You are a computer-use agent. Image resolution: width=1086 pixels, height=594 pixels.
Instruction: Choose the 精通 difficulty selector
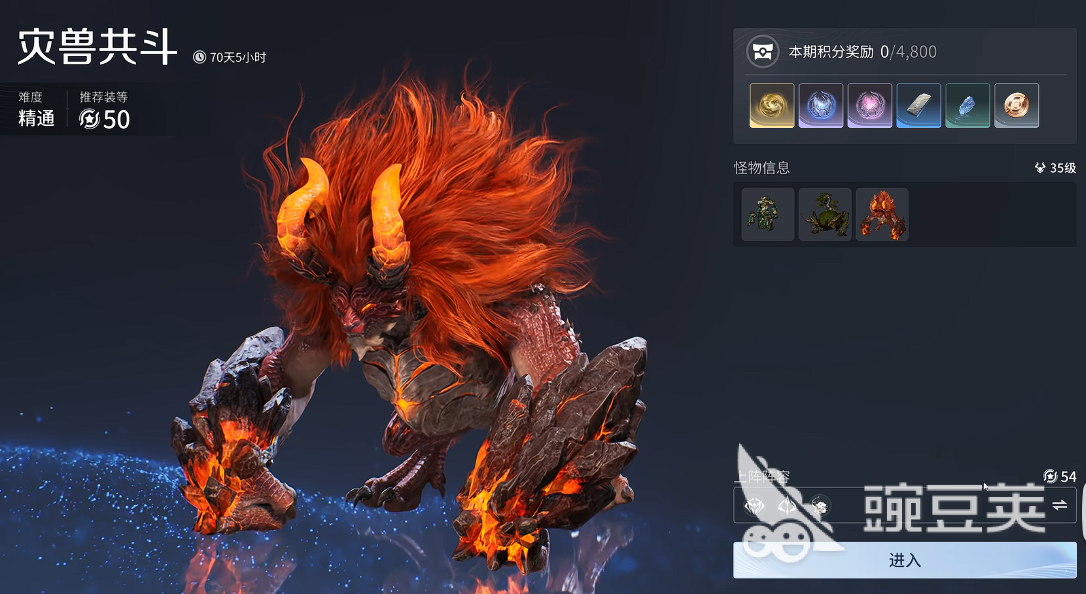[37, 119]
